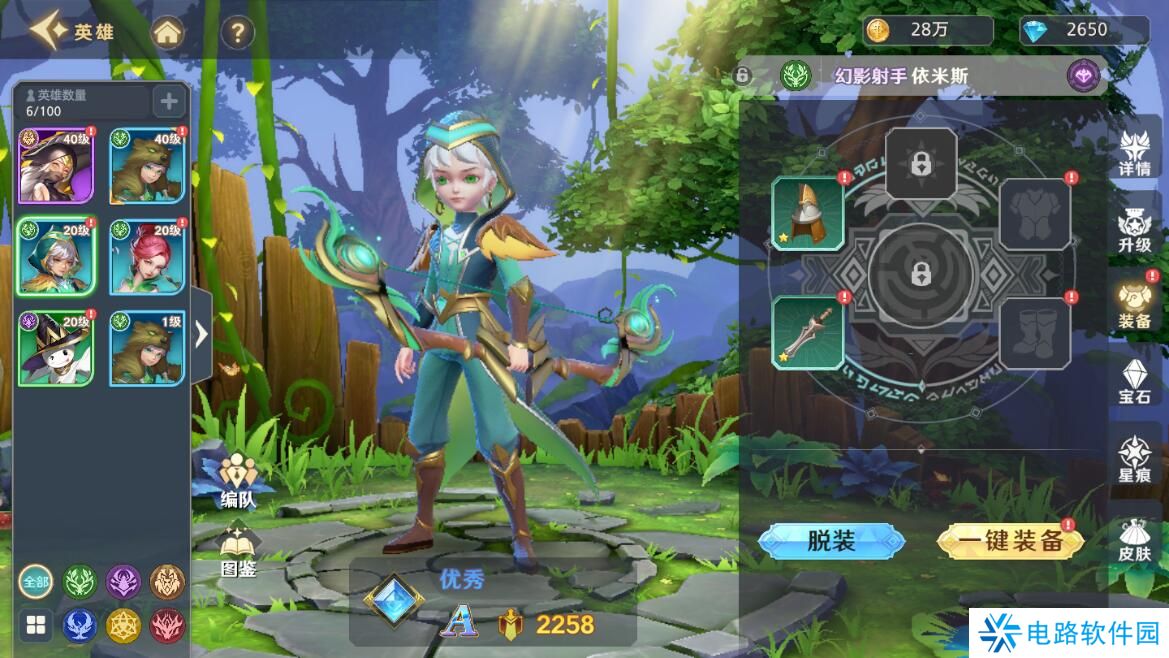This screenshot has width=1169, height=658.
Task: Add hero slots with the plus button
Action: coord(168,101)
